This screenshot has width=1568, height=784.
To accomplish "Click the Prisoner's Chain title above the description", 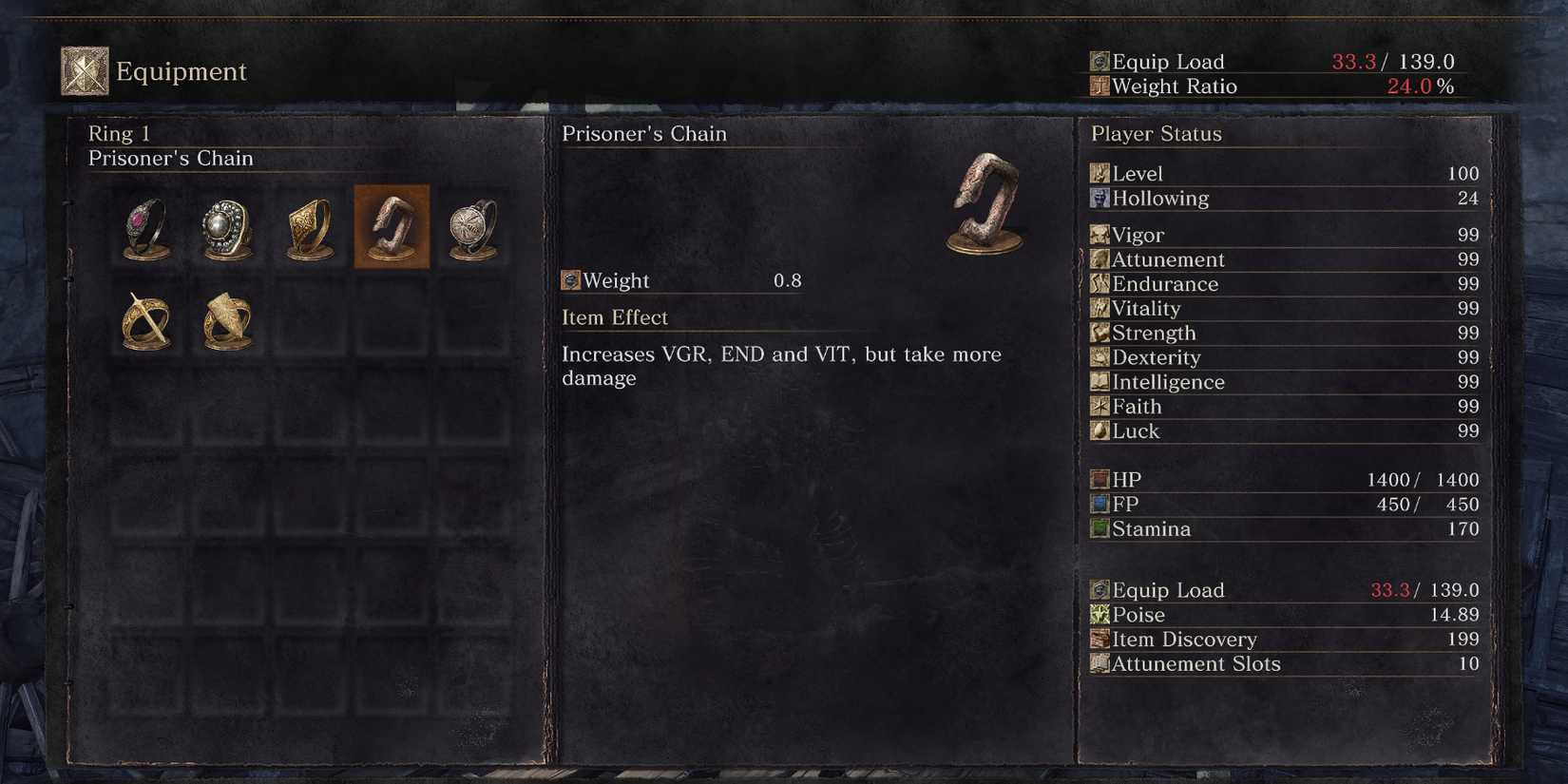I will coord(644,134).
